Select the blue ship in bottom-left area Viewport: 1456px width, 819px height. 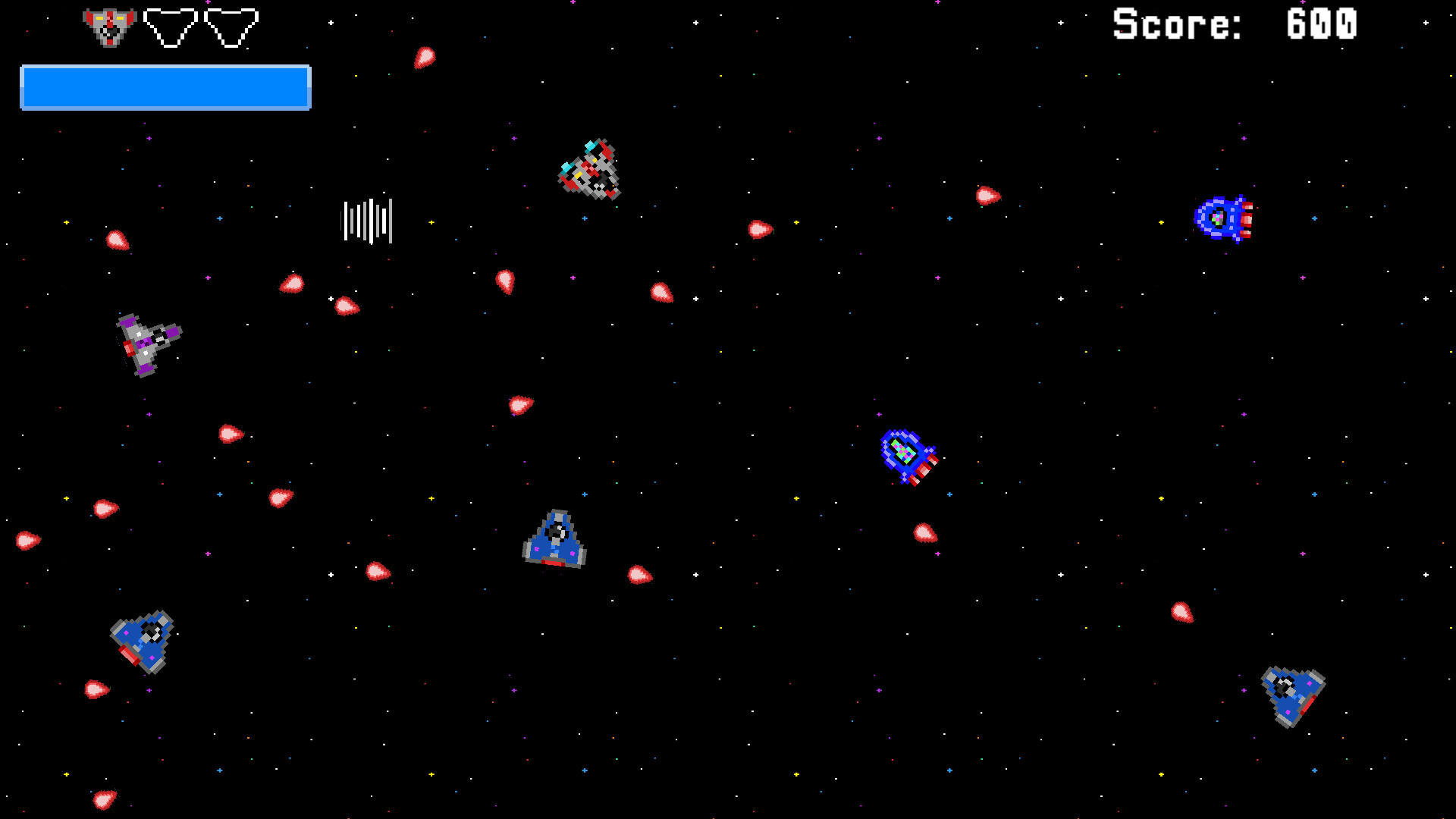click(x=143, y=641)
